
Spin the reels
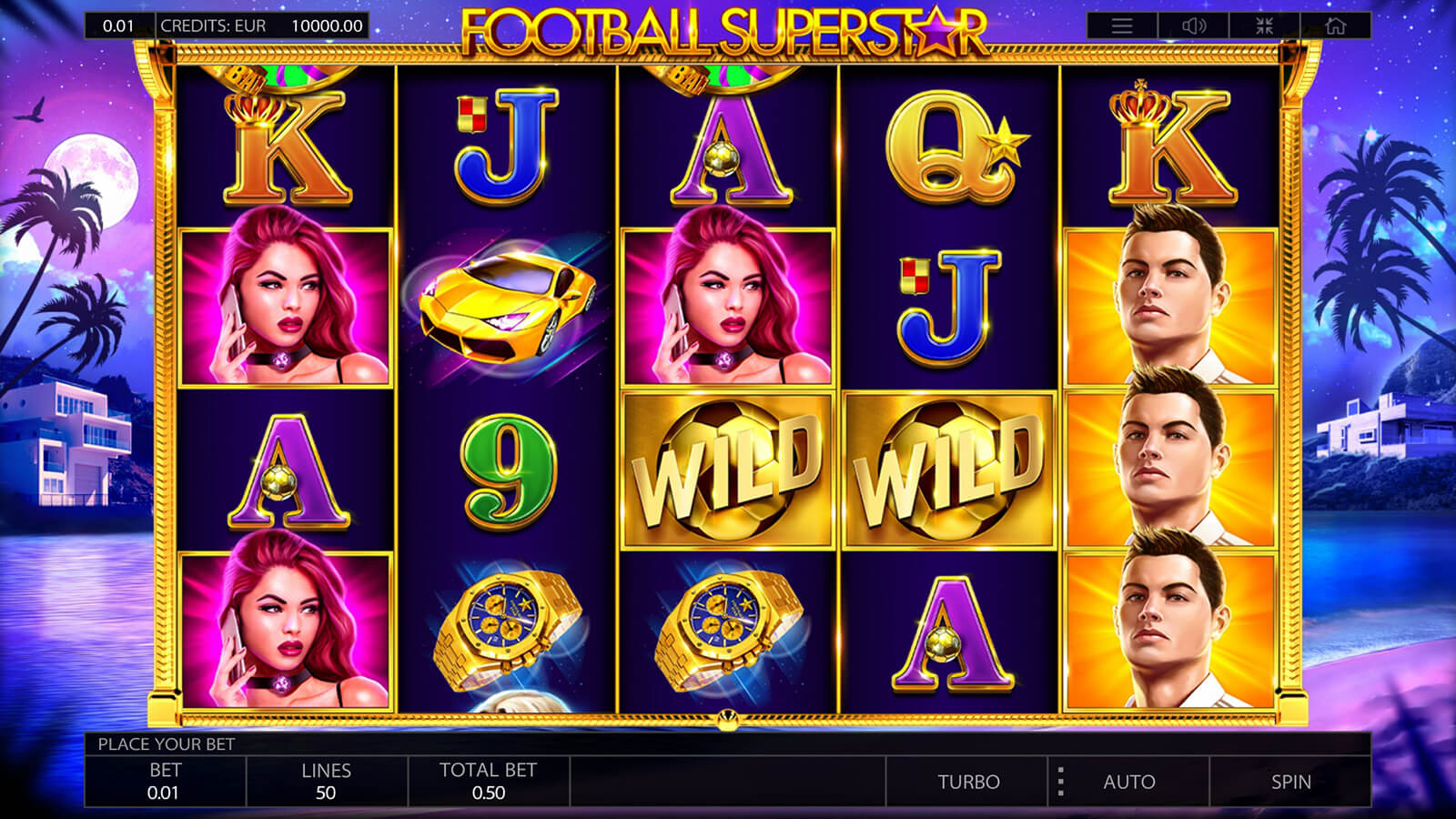(x=1290, y=782)
